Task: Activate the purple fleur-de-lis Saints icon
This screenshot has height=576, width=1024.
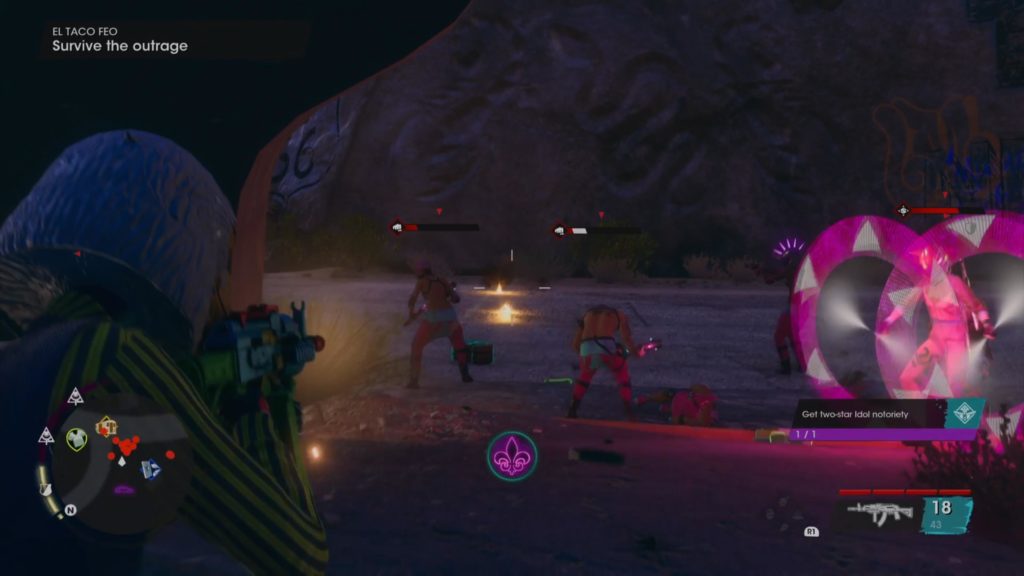Action: coord(512,455)
